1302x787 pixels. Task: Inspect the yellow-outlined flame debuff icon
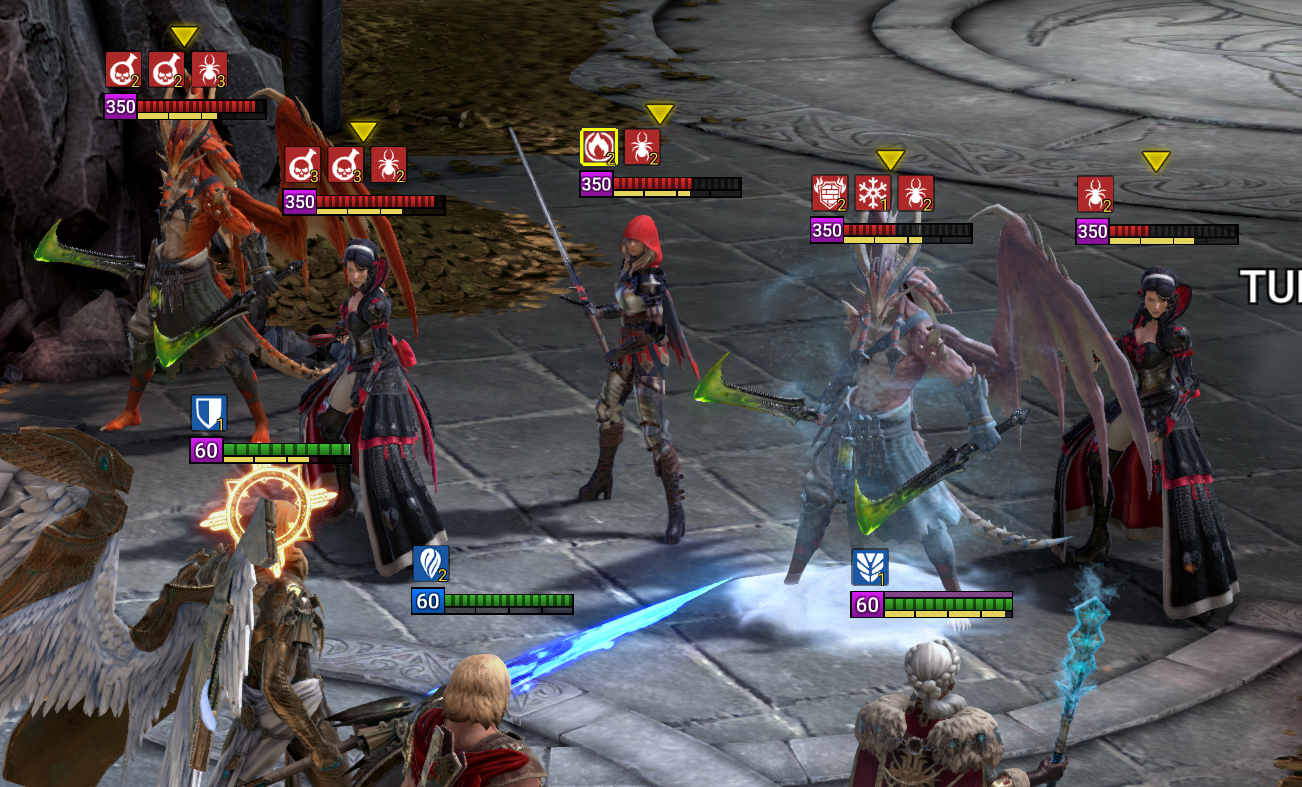(599, 147)
